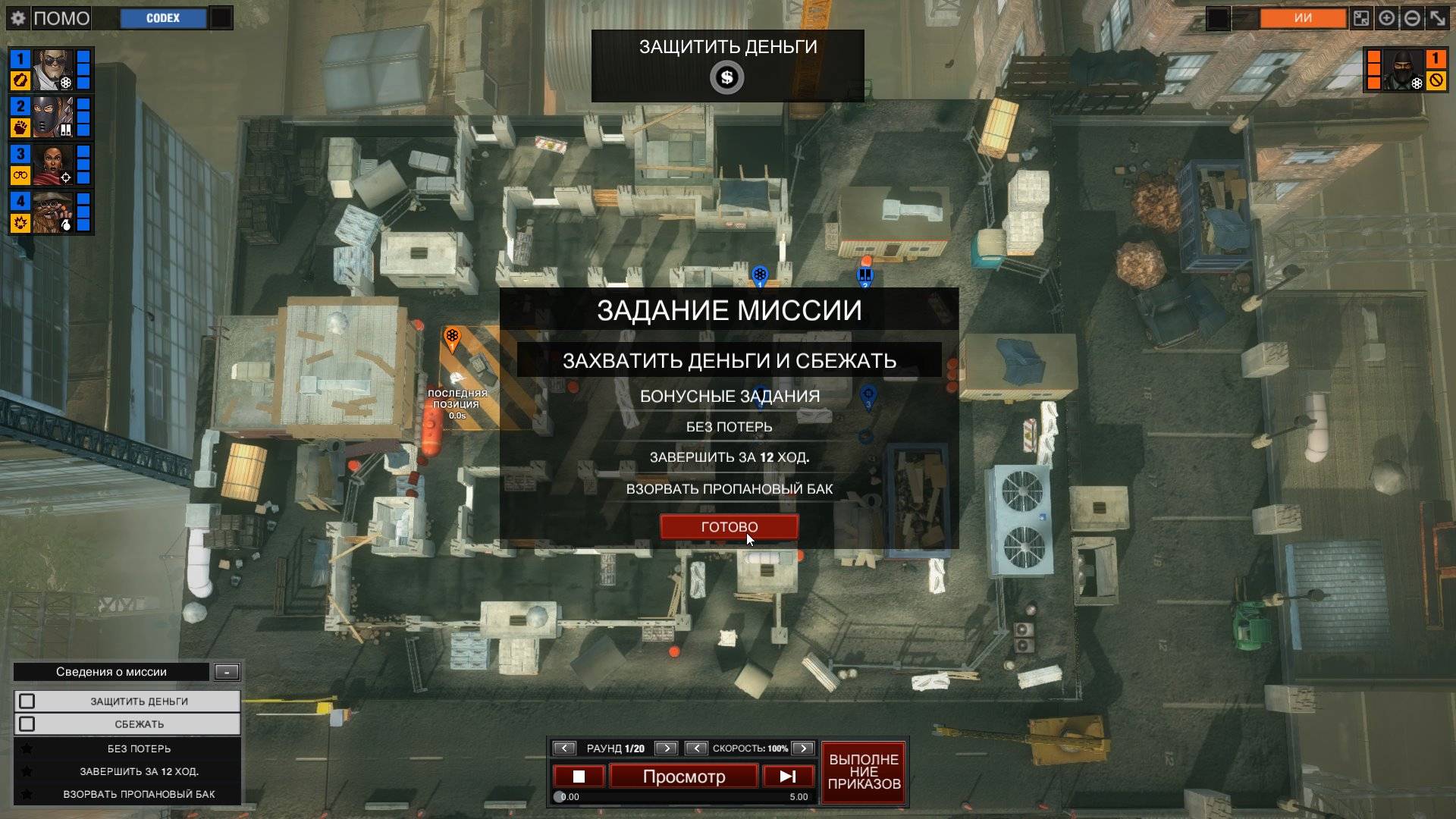This screenshot has height=819, width=1456.
Task: Select squad member 2 masked portrait
Action: tap(52, 117)
